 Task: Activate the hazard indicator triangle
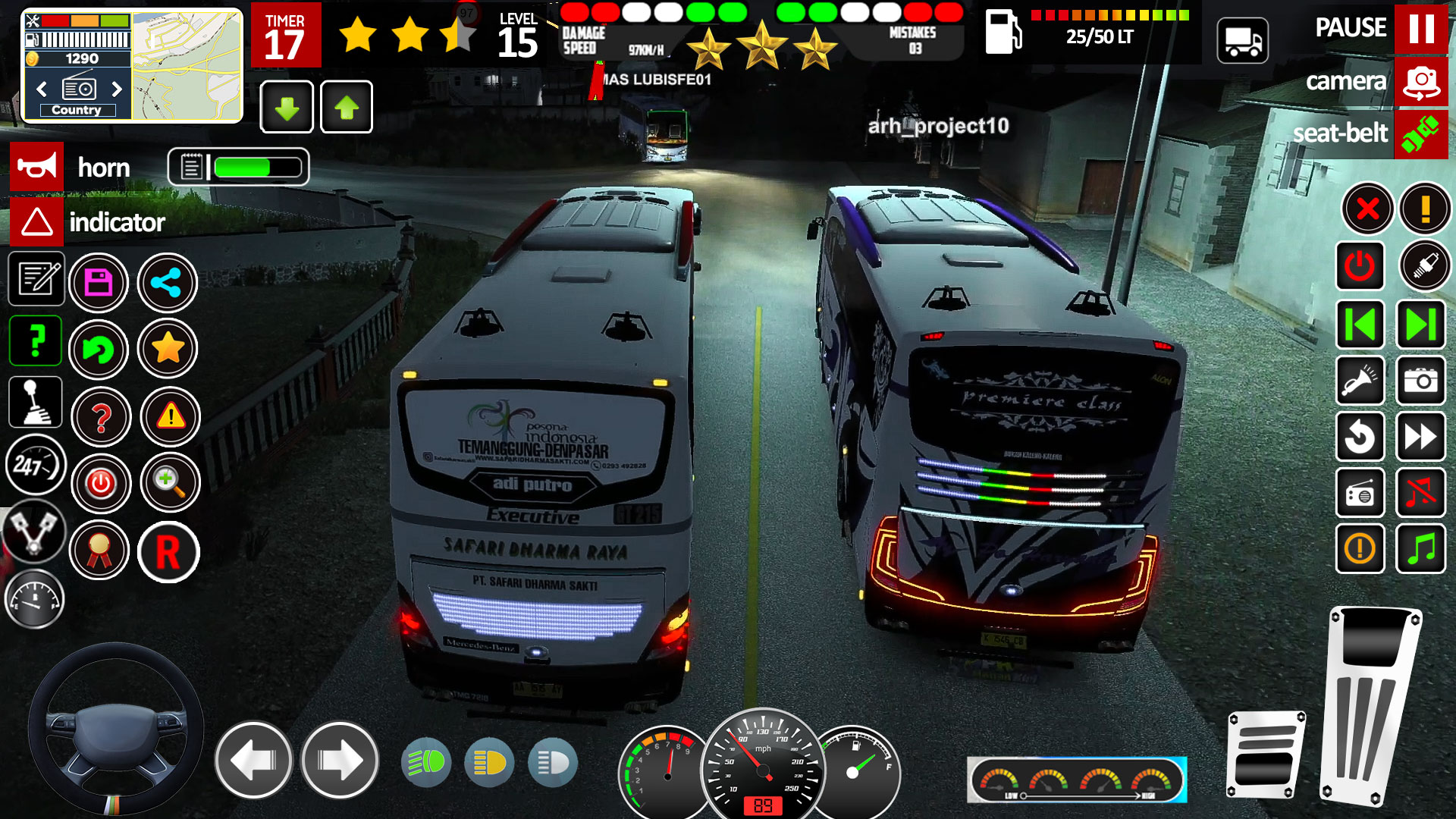[36, 222]
